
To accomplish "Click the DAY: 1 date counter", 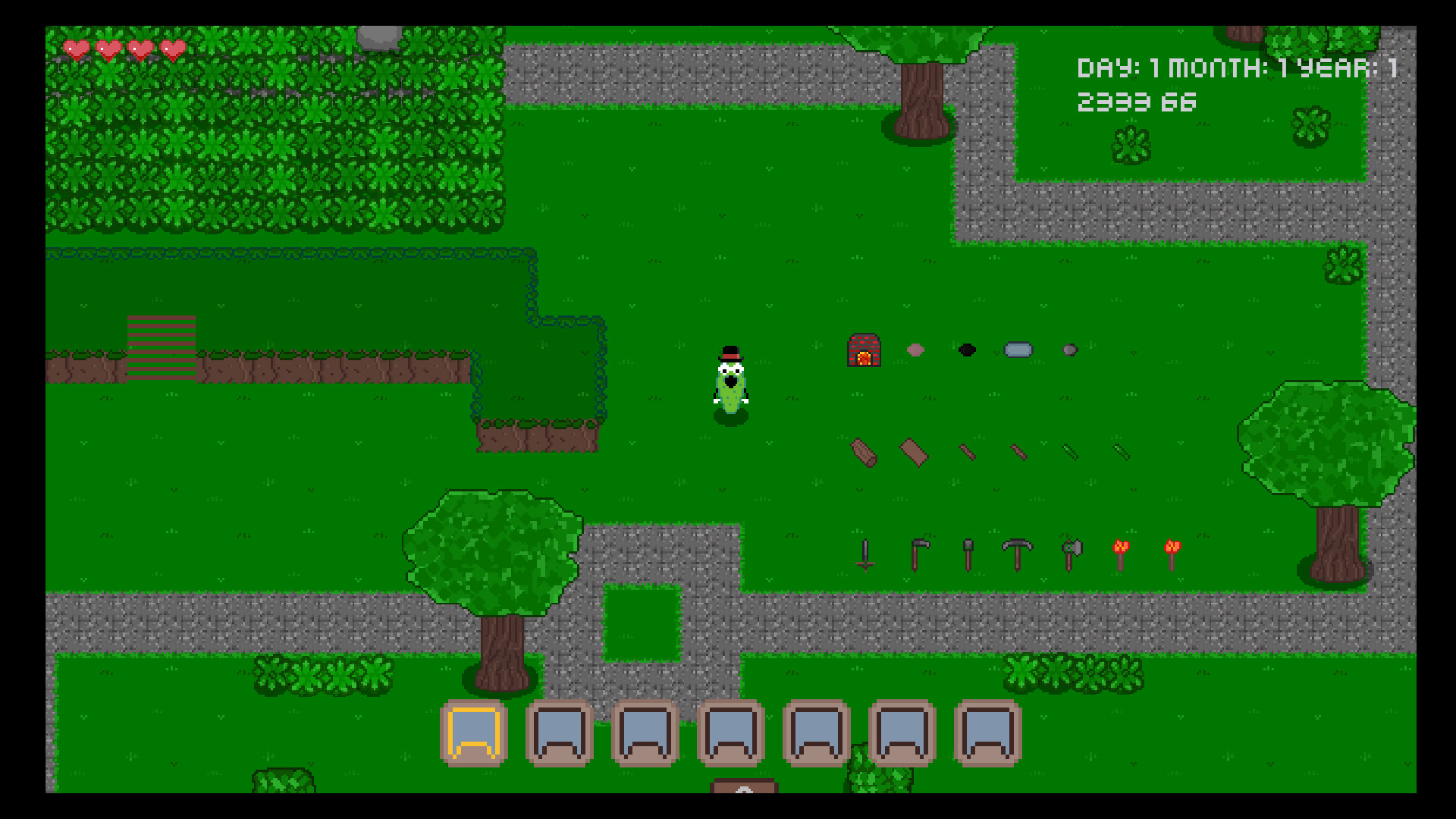I will pos(1111,67).
